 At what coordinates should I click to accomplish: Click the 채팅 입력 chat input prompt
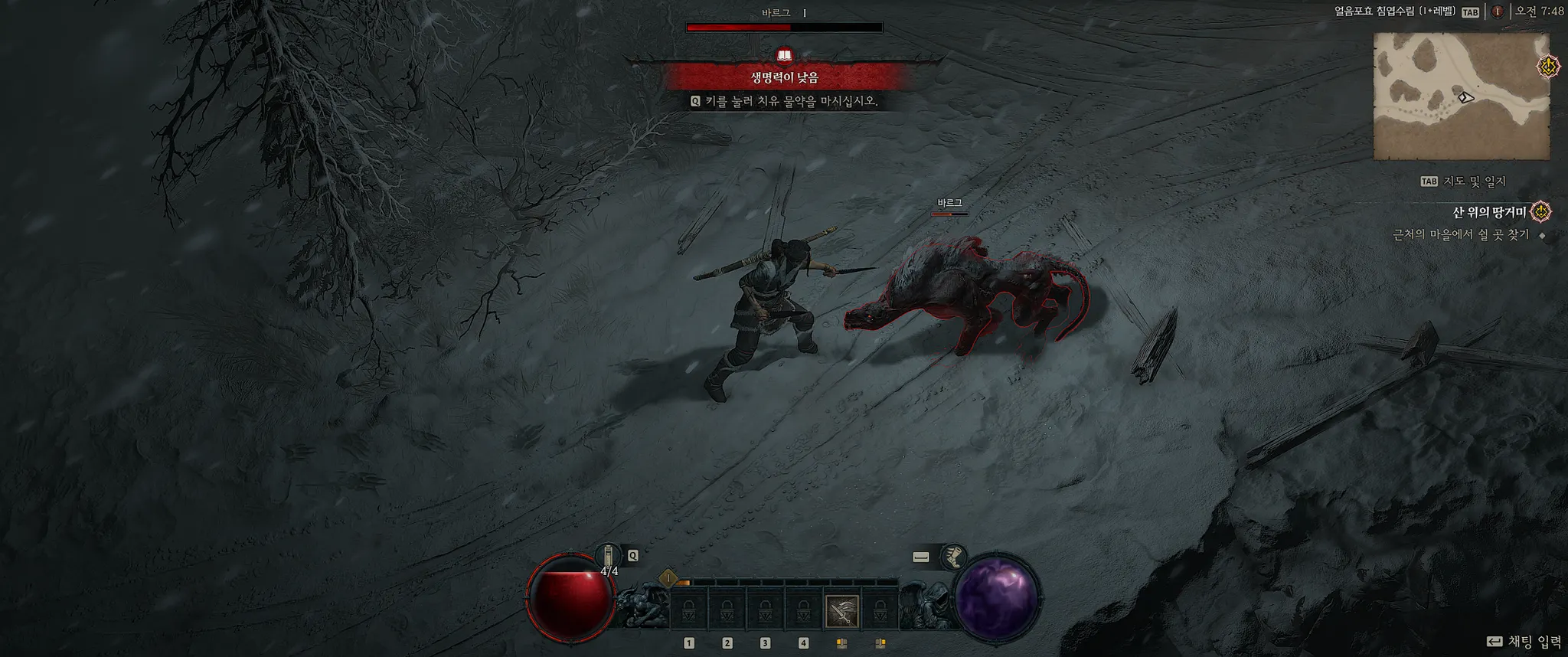(1524, 642)
